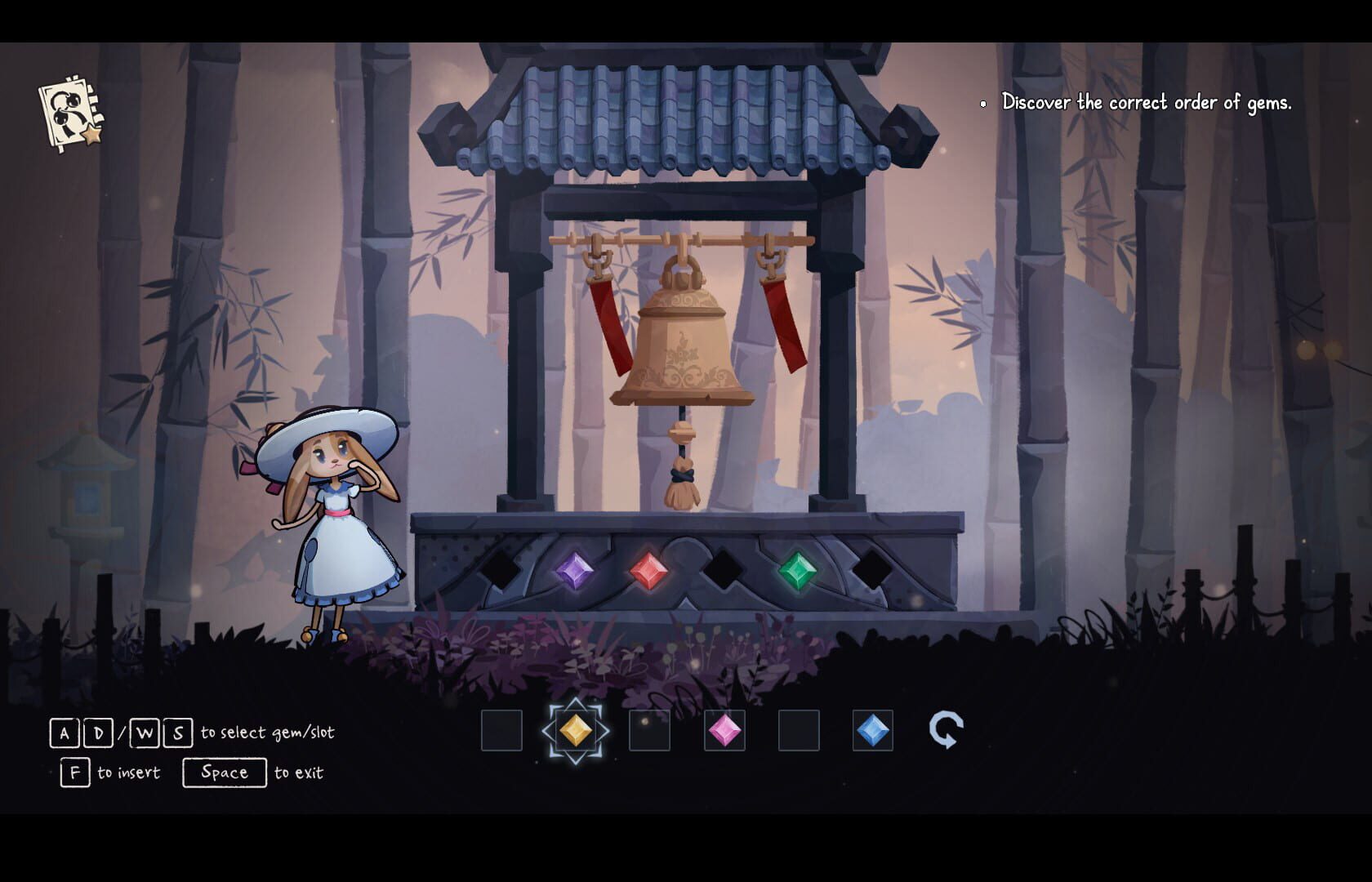Click the objective text about gem order
1372x882 pixels.
click(1147, 103)
